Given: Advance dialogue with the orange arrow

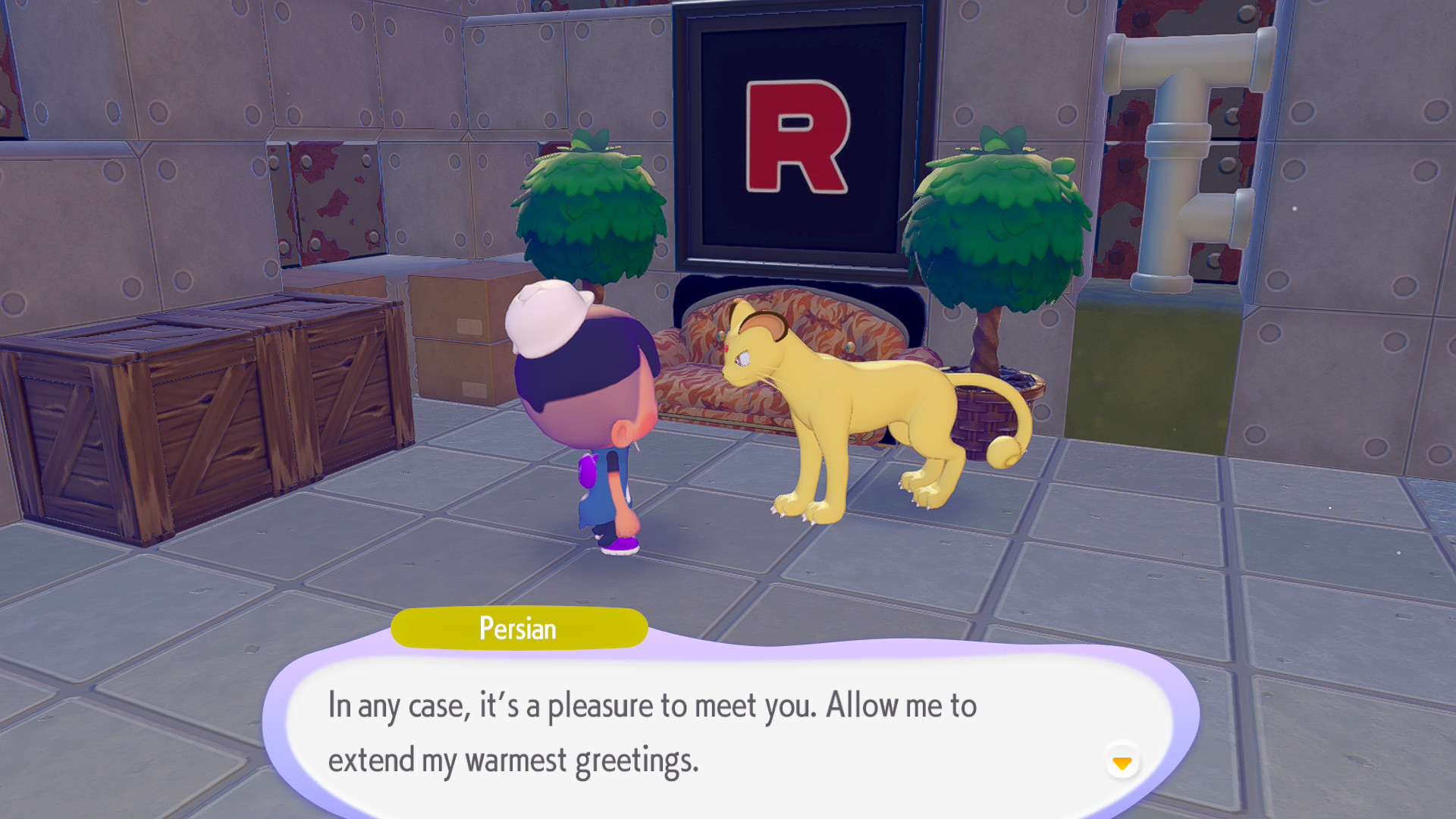Looking at the screenshot, I should [x=1122, y=762].
